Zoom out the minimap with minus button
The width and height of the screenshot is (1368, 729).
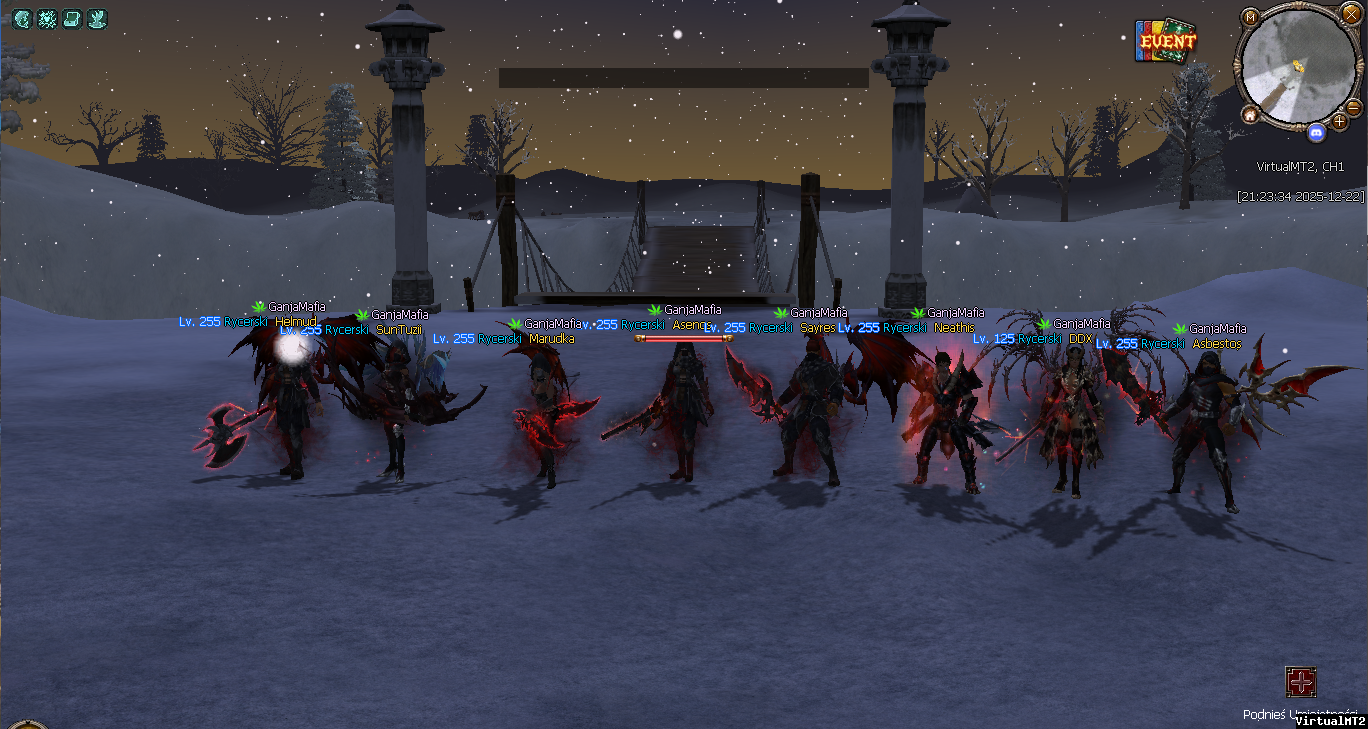click(x=1353, y=107)
